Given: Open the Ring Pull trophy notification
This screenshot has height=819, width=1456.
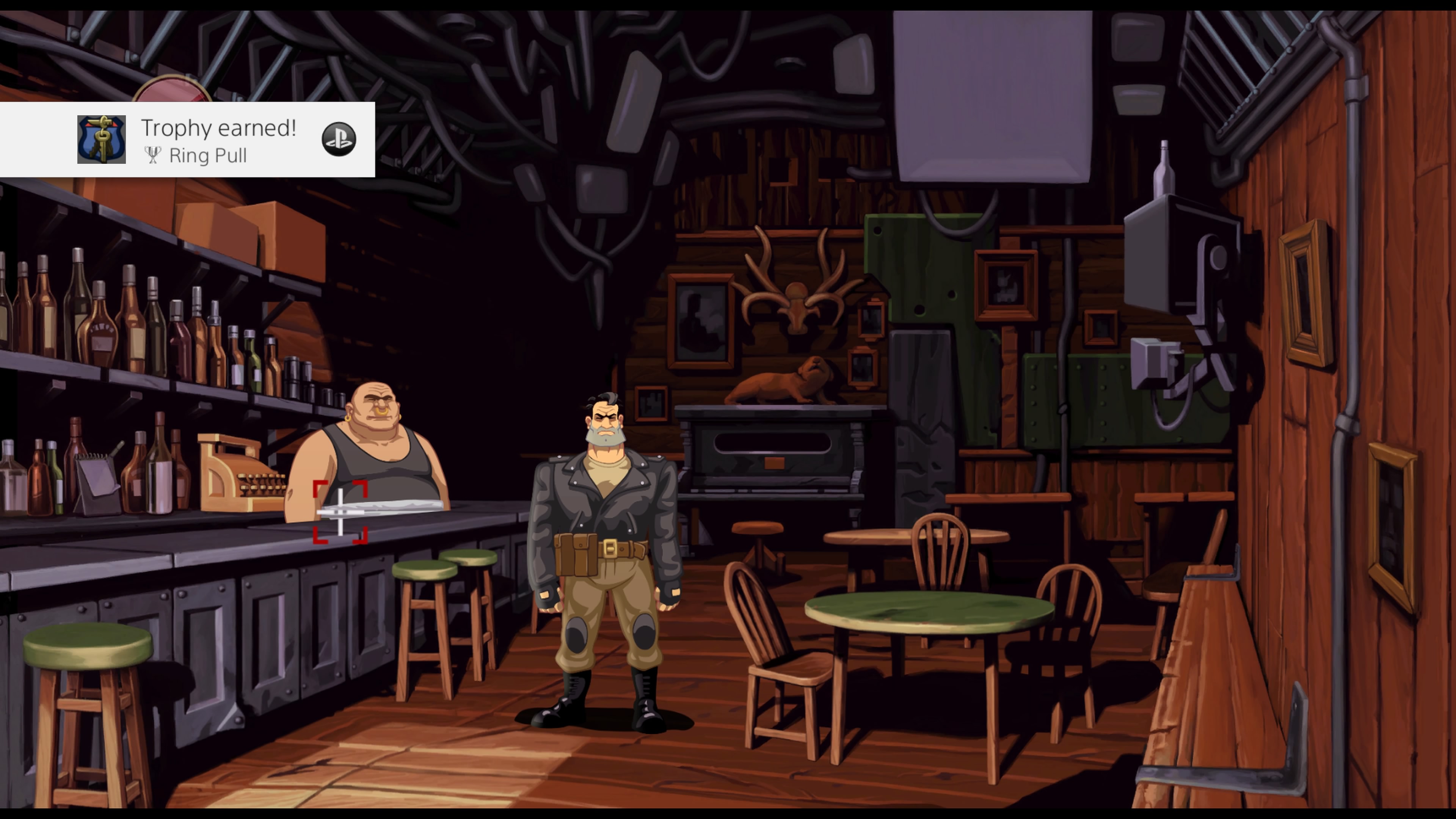Looking at the screenshot, I should (218, 140).
